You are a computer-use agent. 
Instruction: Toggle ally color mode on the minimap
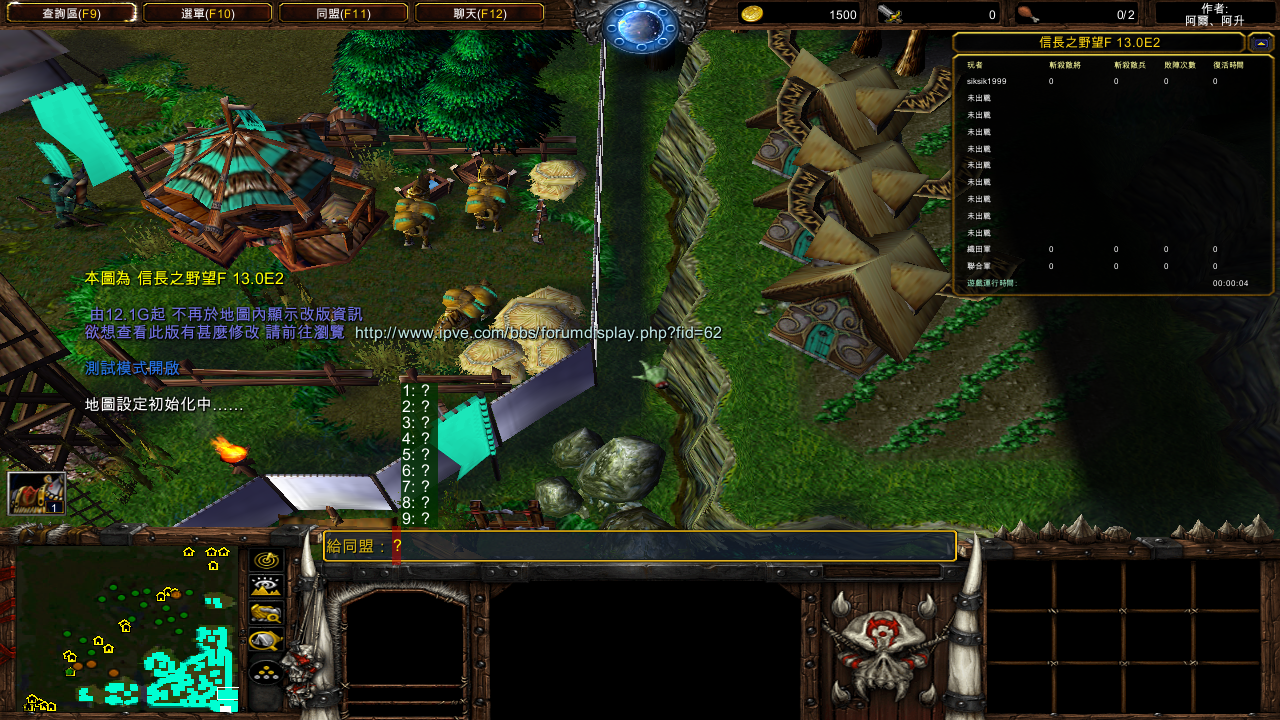pyautogui.click(x=266, y=613)
